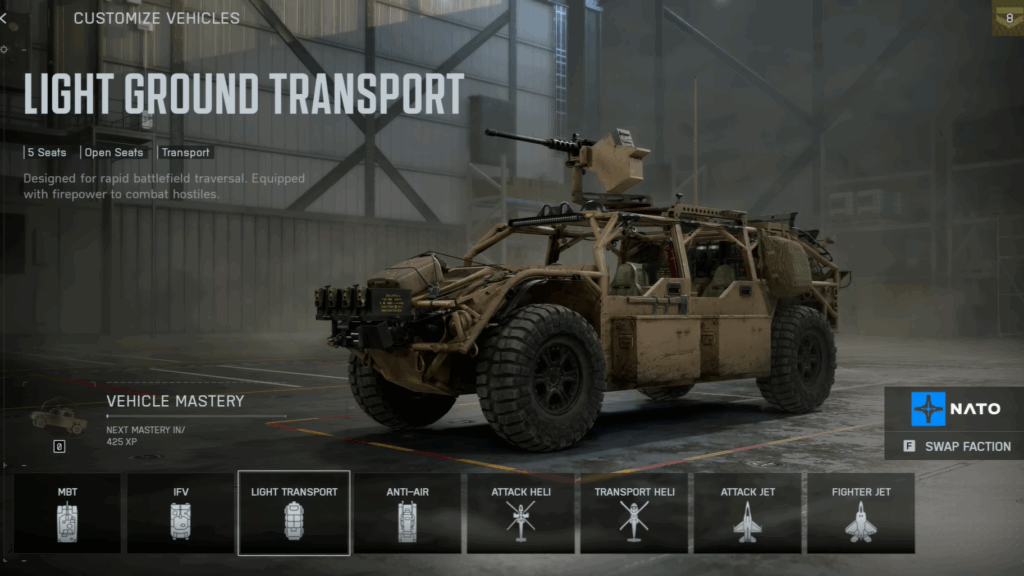Switch to the IFV vehicle tile
The image size is (1024, 576).
pos(180,513)
